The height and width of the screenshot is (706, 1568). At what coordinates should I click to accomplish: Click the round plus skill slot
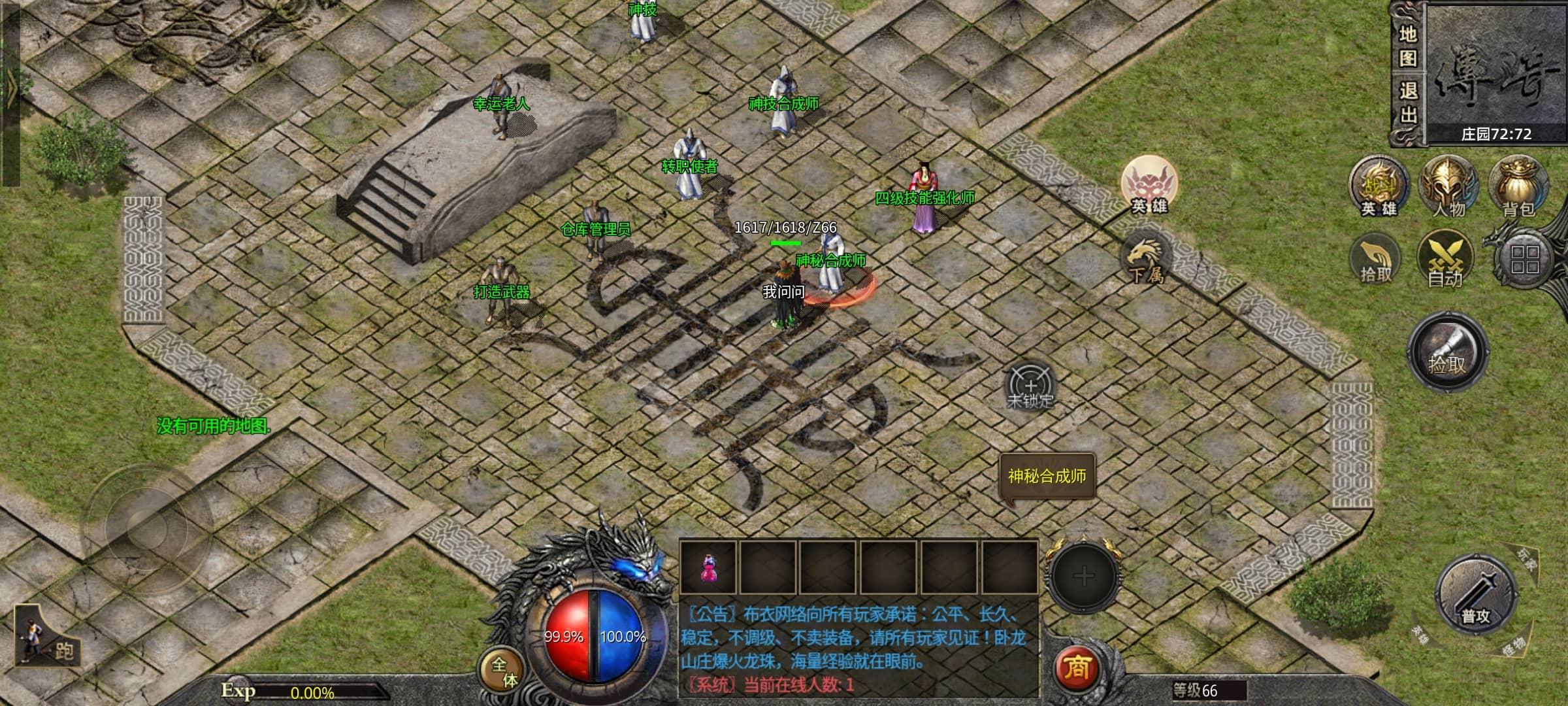pos(1083,576)
